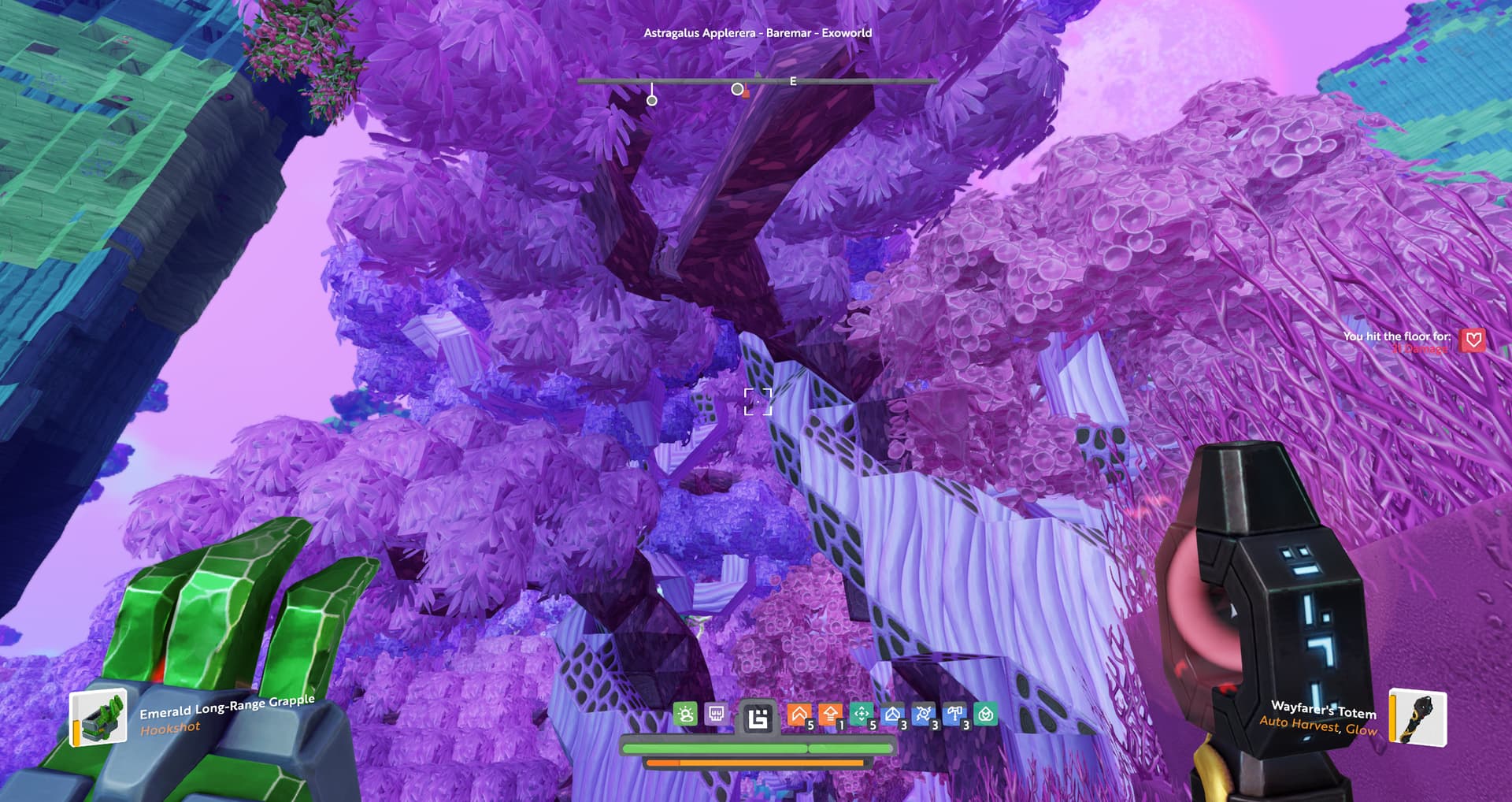Screen dimensions: 1512x802
Task: Open the center Boundless logo icon
Action: pos(758,718)
